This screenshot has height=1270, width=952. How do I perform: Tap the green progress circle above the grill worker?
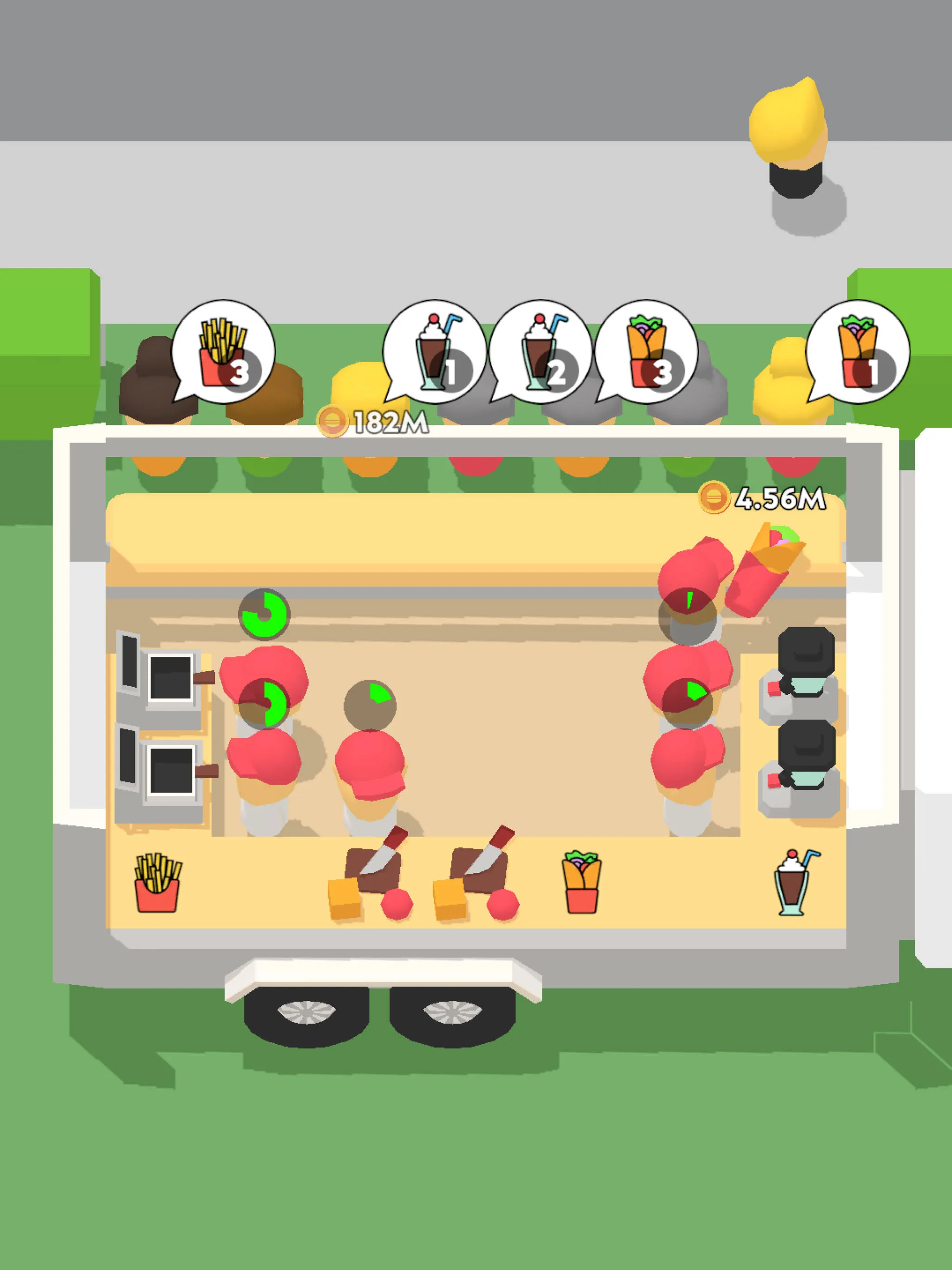coord(264,615)
